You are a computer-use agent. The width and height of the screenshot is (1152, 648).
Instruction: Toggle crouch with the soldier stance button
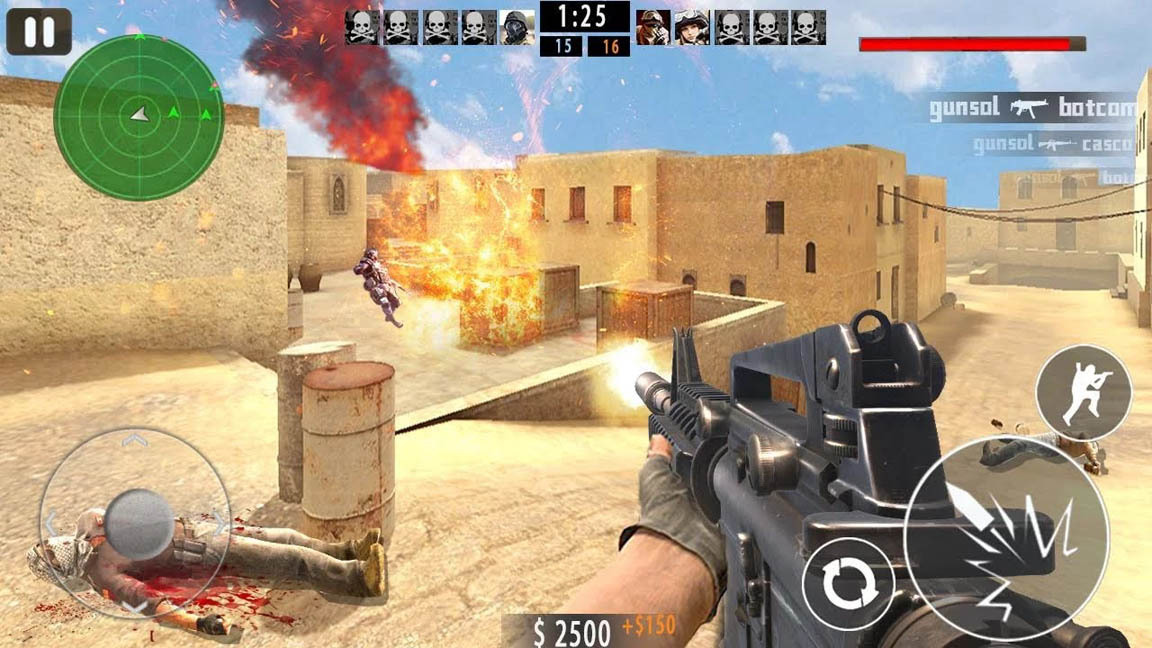tap(1083, 392)
